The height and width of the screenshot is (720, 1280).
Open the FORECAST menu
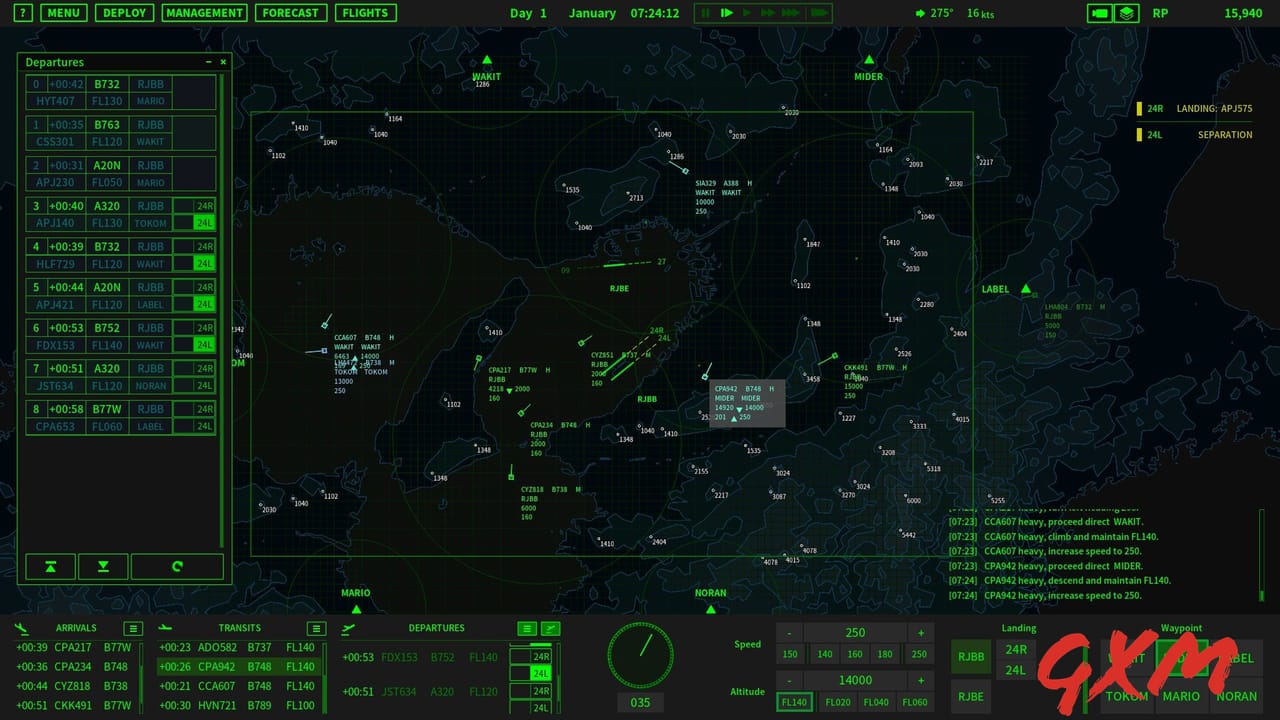[291, 13]
